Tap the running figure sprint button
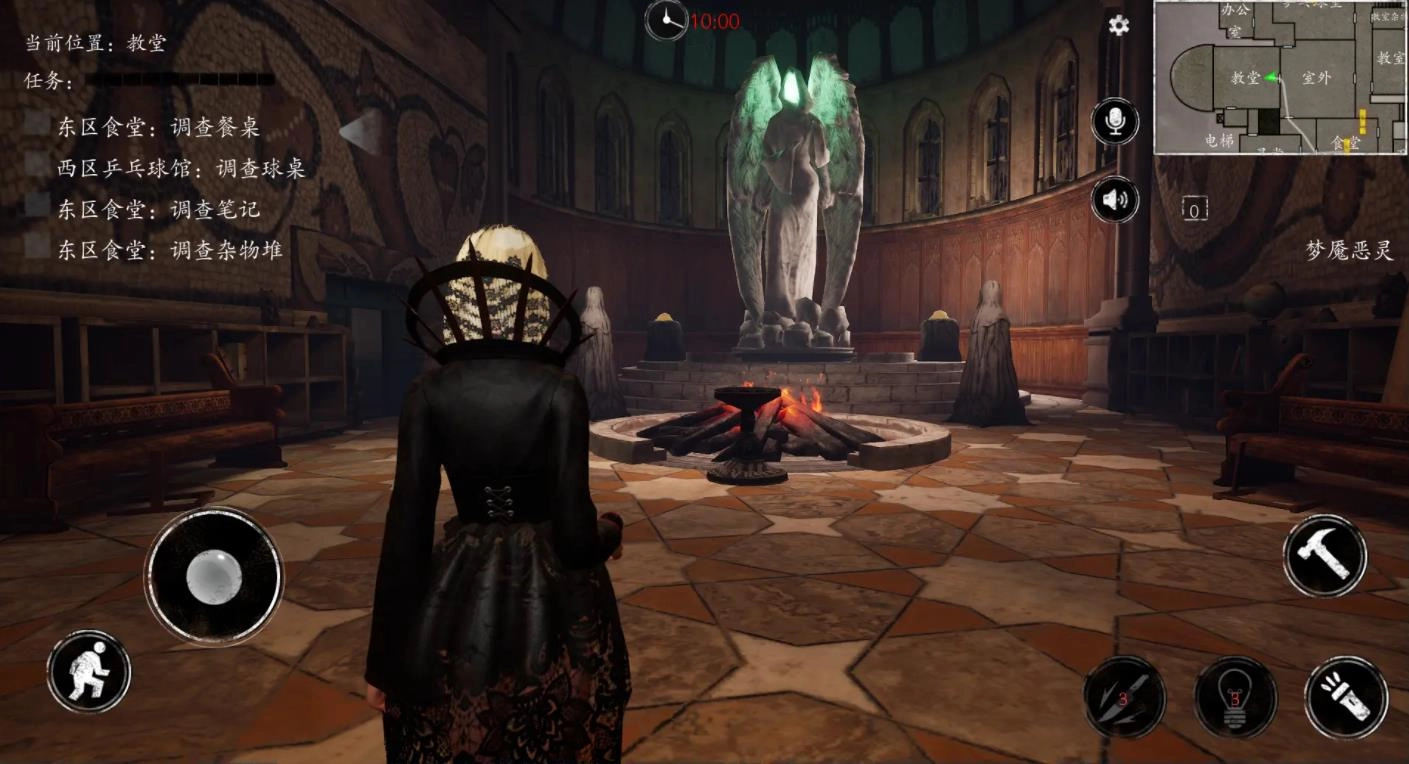The height and width of the screenshot is (764, 1409). pos(89,671)
